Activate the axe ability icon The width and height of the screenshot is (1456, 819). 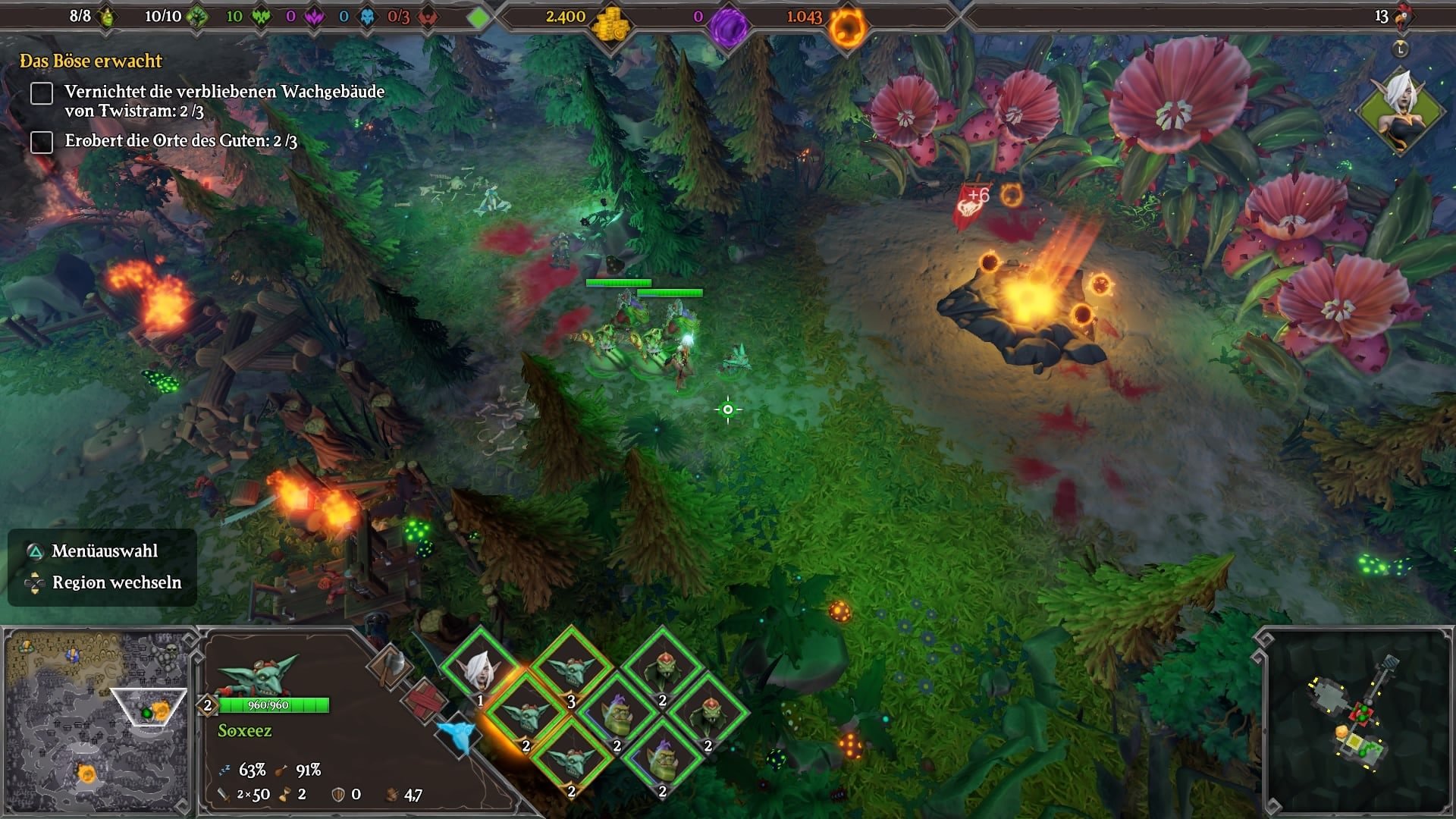391,666
